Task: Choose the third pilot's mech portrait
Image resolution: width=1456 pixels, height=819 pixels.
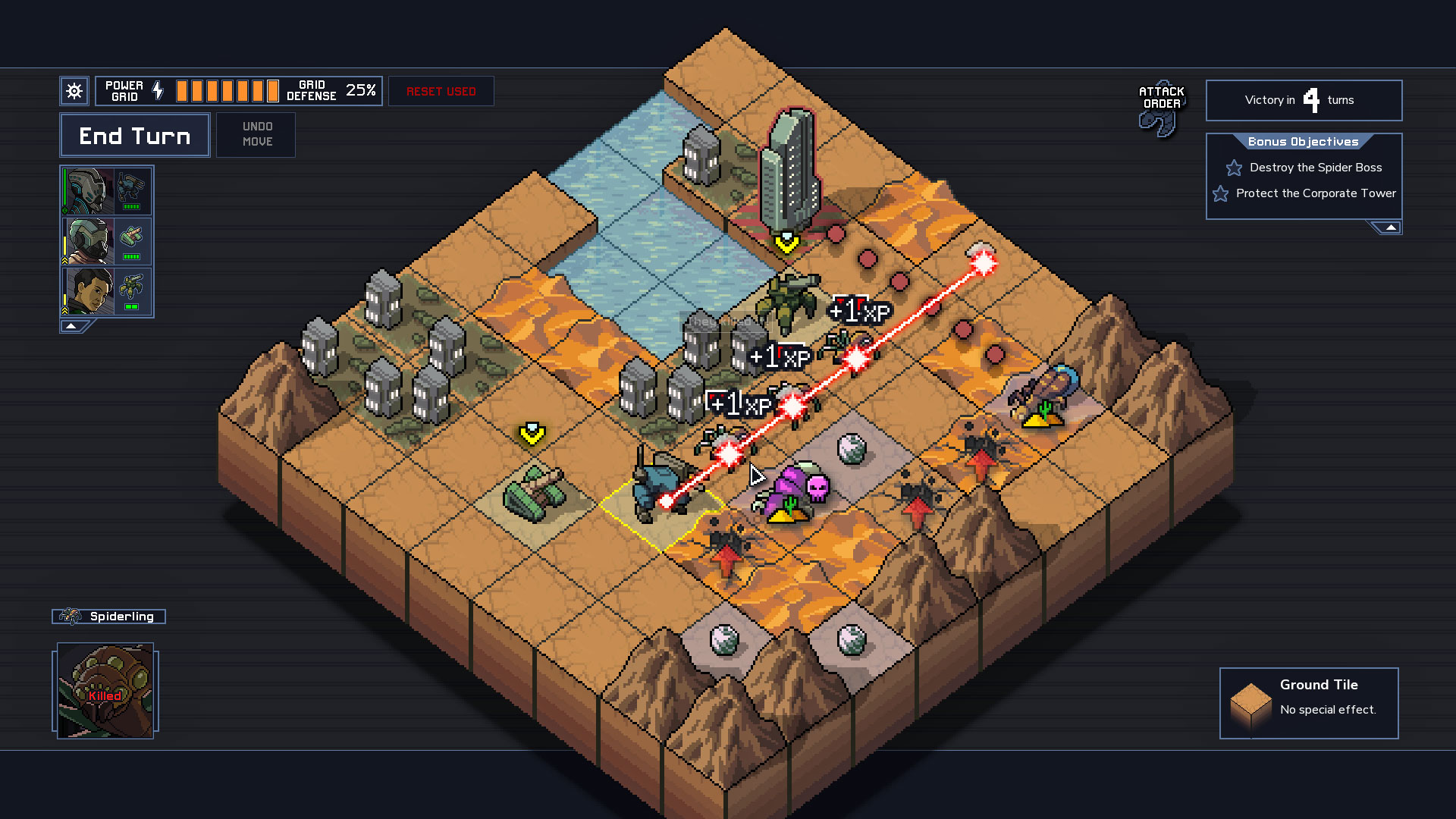Action: pyautogui.click(x=107, y=291)
